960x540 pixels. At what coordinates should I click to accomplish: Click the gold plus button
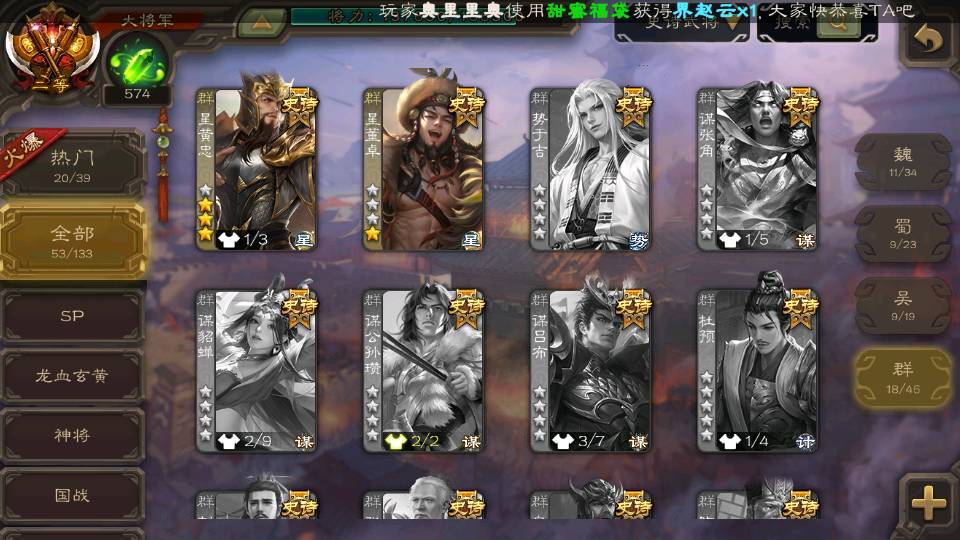pos(929,503)
